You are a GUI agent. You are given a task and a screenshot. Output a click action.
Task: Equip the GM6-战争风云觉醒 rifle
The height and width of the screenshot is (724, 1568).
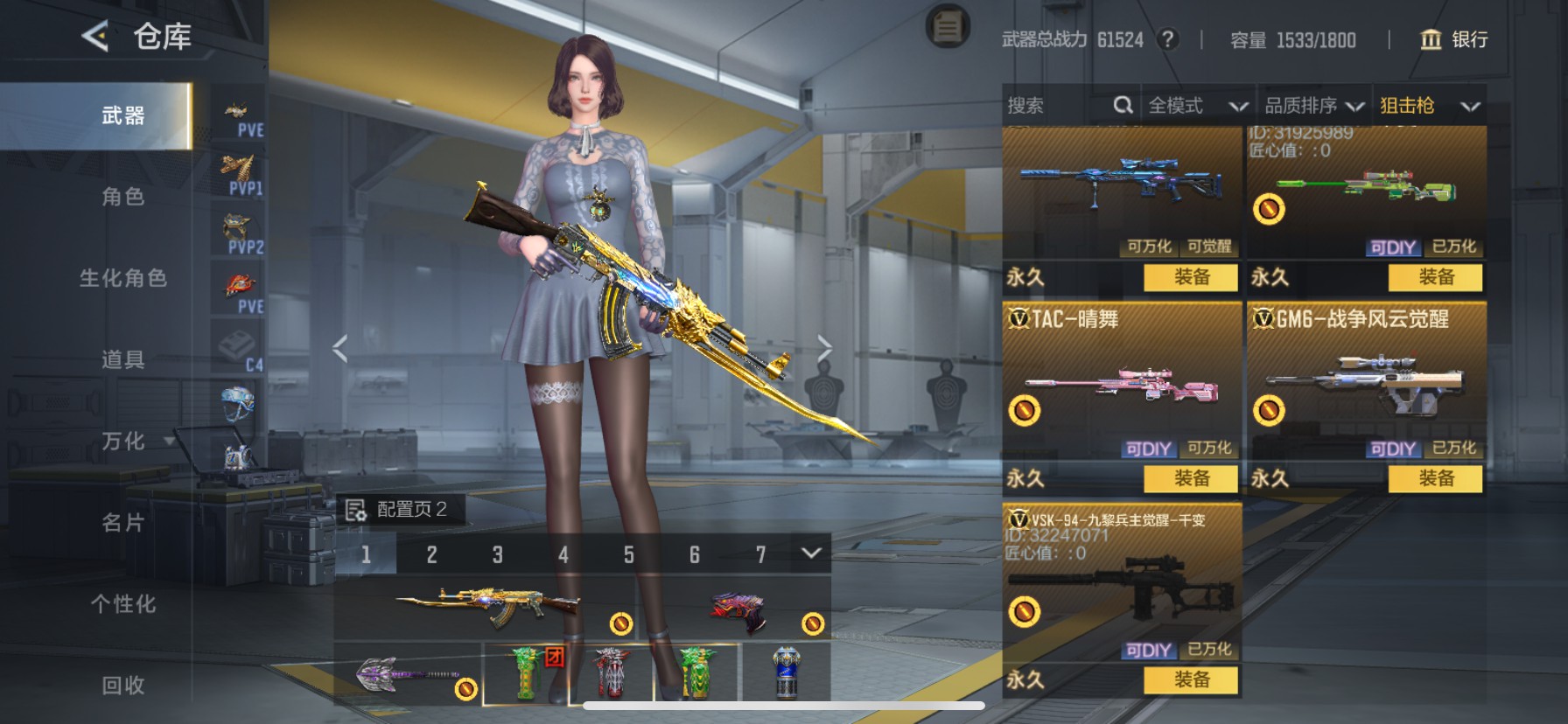click(1435, 478)
